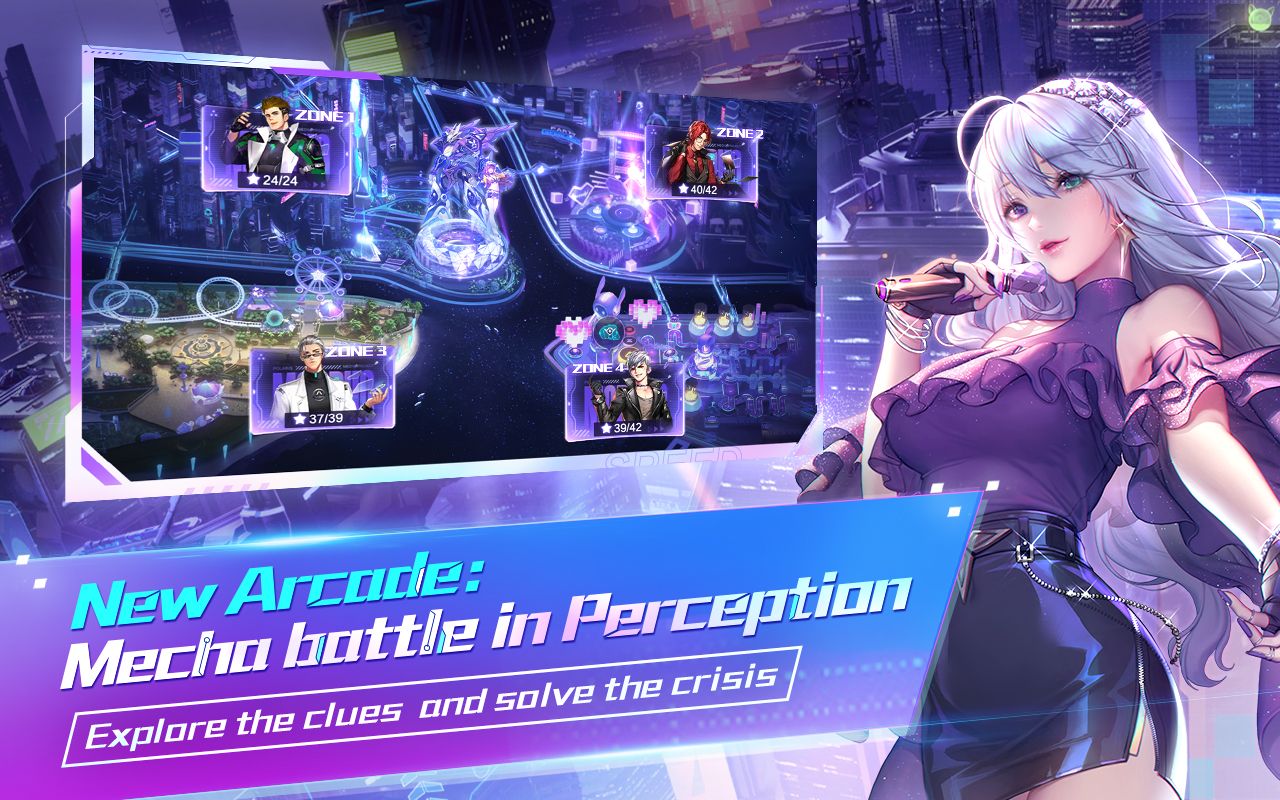
Task: Open the ZONE 3 label tab
Action: (355, 352)
